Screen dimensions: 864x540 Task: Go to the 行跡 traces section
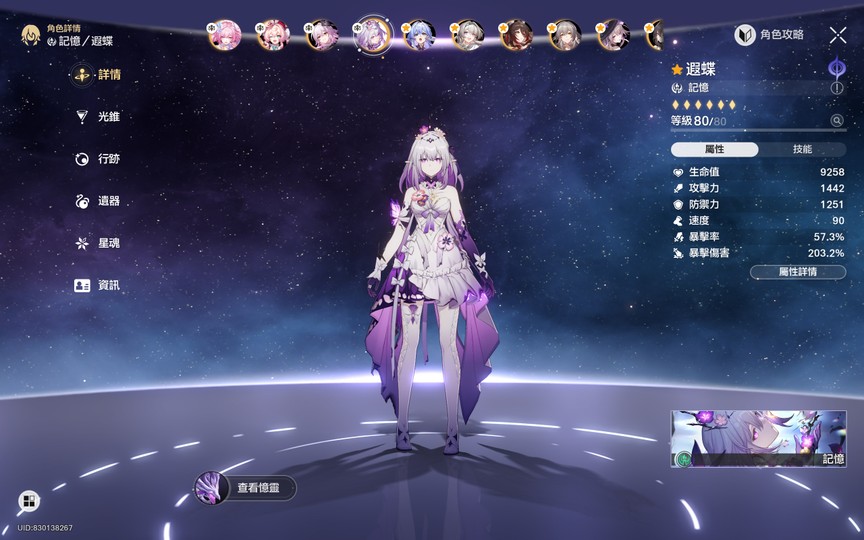(100, 159)
